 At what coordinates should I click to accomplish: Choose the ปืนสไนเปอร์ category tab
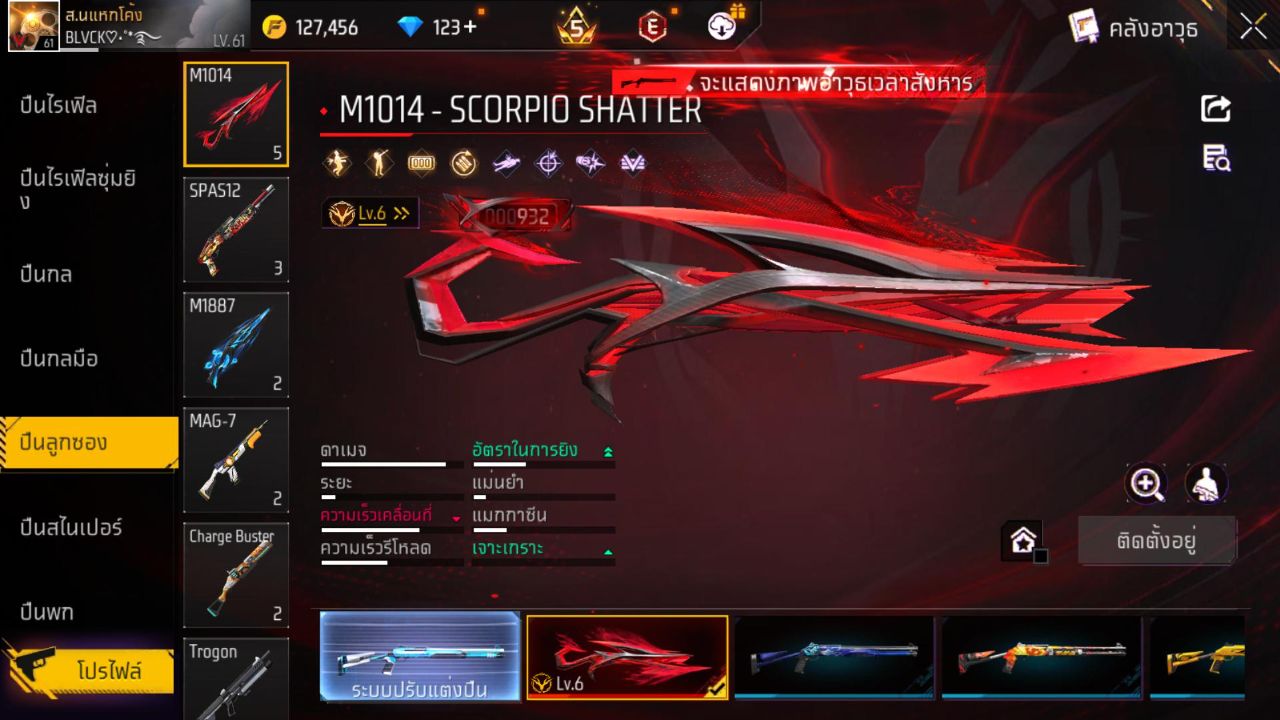[x=71, y=527]
